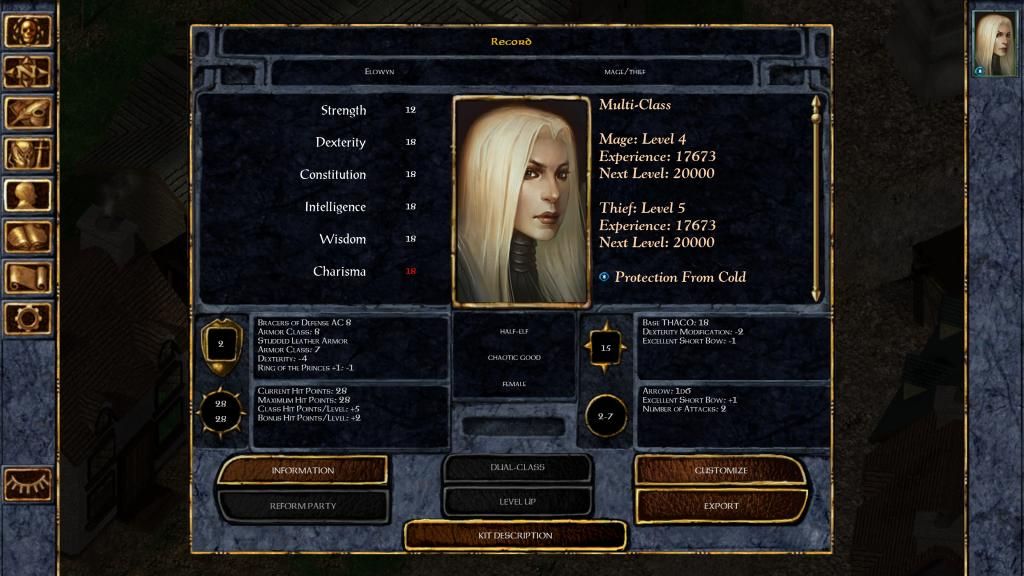Click the class info scrollbar down arrow
The height and width of the screenshot is (576, 1024).
[816, 293]
